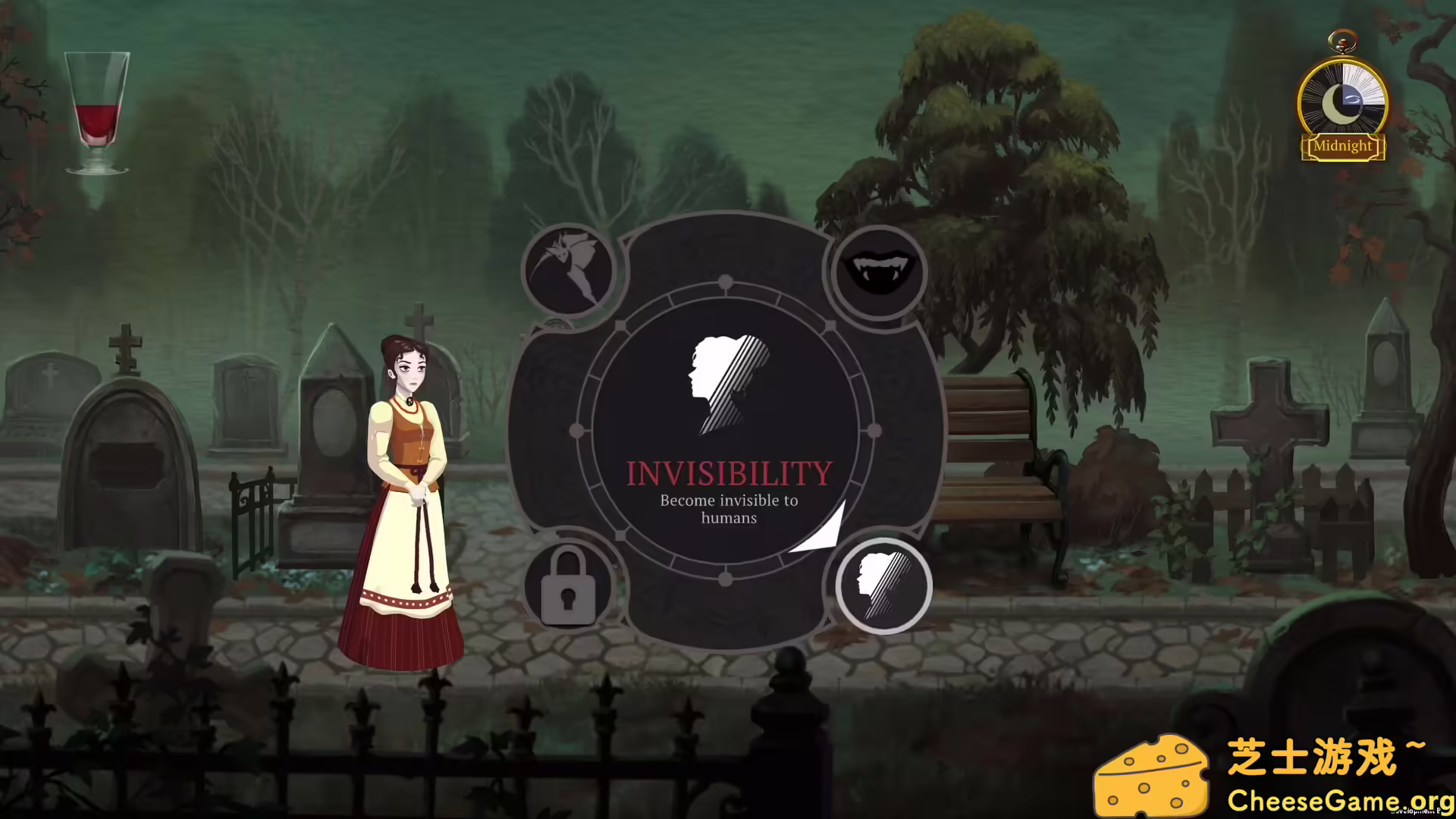Screen dimensions: 1456x819
Task: Click the INVISIBILITY title text
Action: pyautogui.click(x=727, y=472)
